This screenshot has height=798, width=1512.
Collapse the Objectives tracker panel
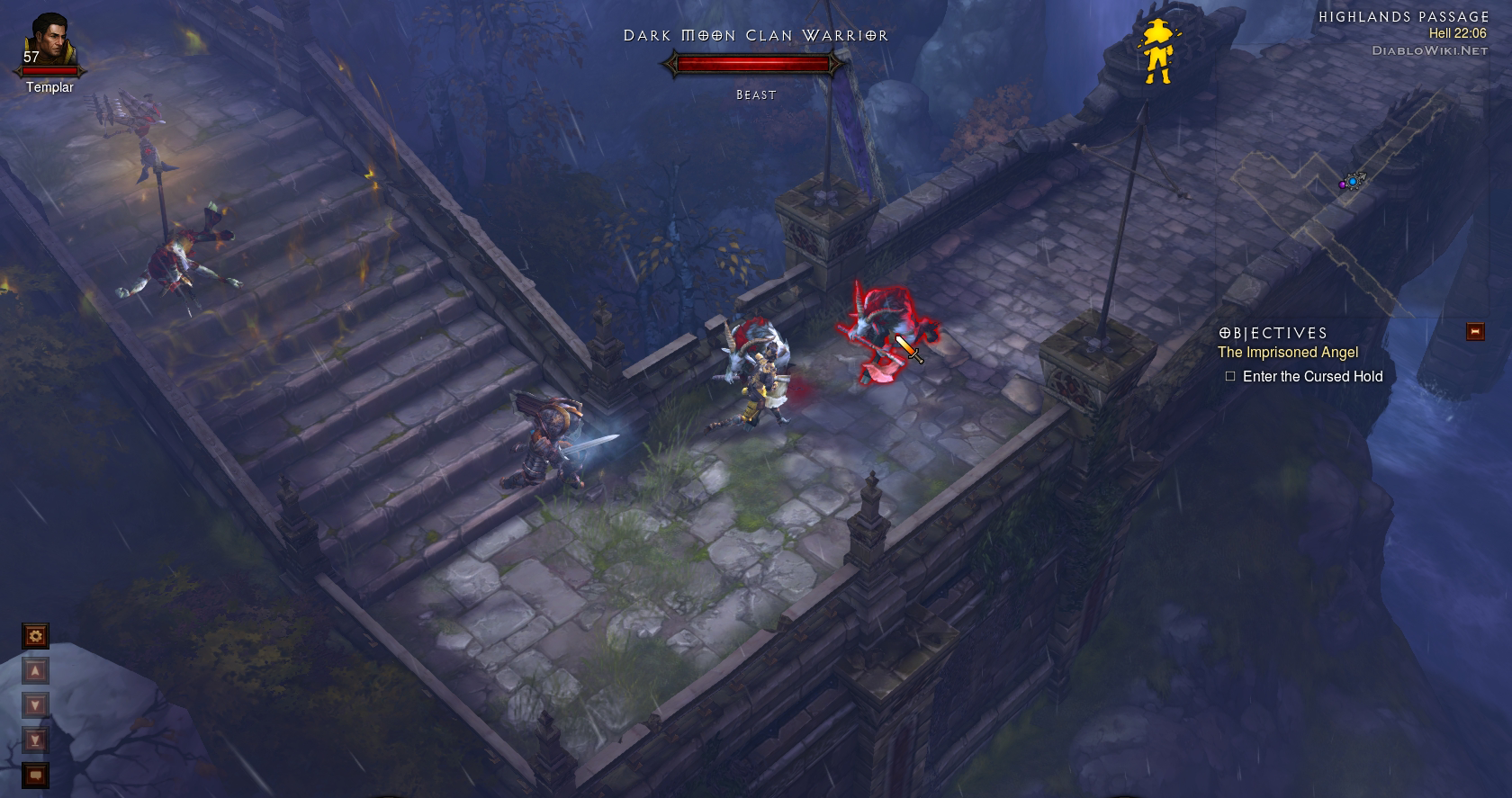coord(1474,331)
